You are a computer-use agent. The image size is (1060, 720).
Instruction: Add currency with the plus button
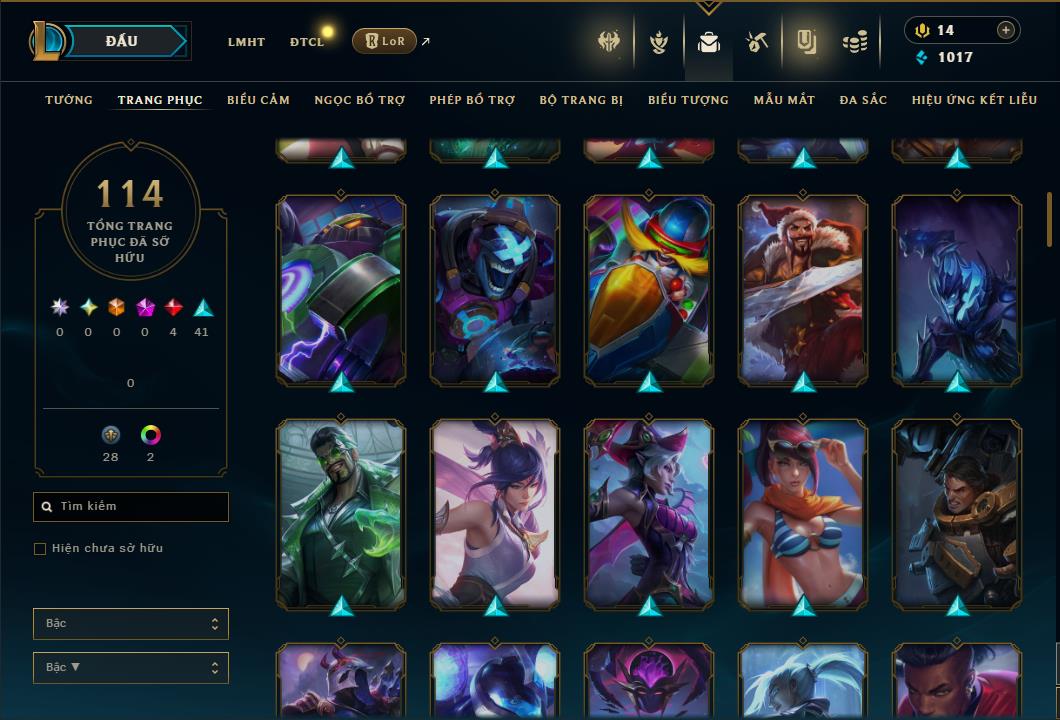point(1005,31)
